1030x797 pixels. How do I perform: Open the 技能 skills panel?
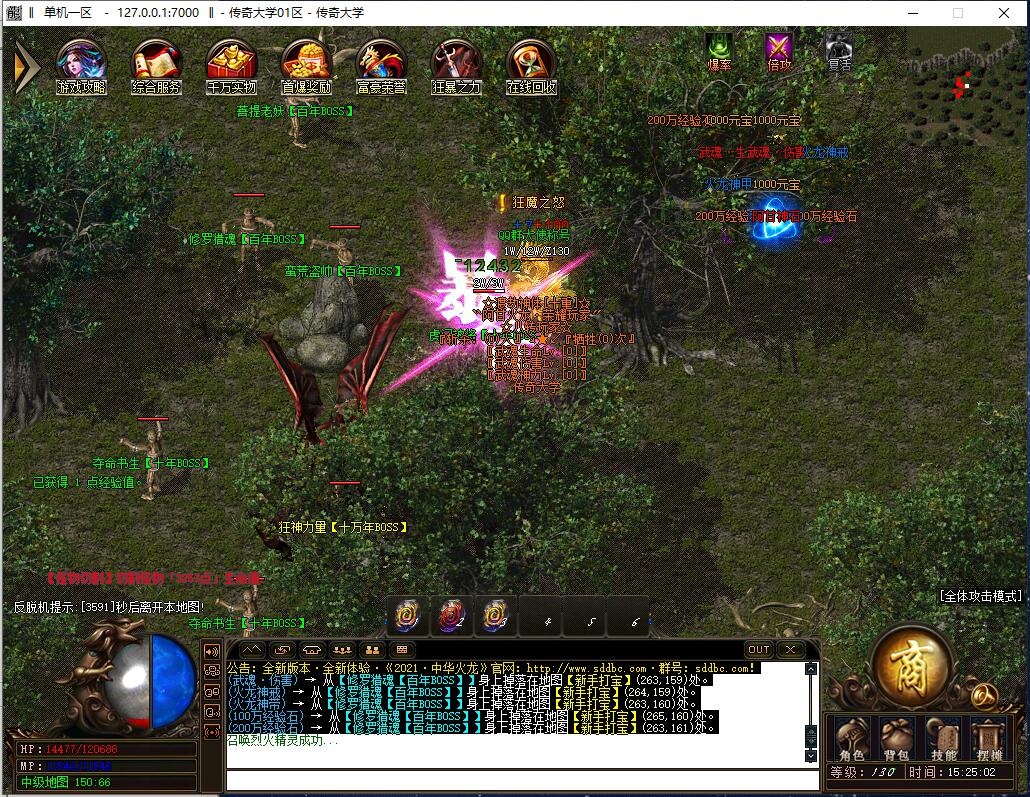tap(943, 740)
